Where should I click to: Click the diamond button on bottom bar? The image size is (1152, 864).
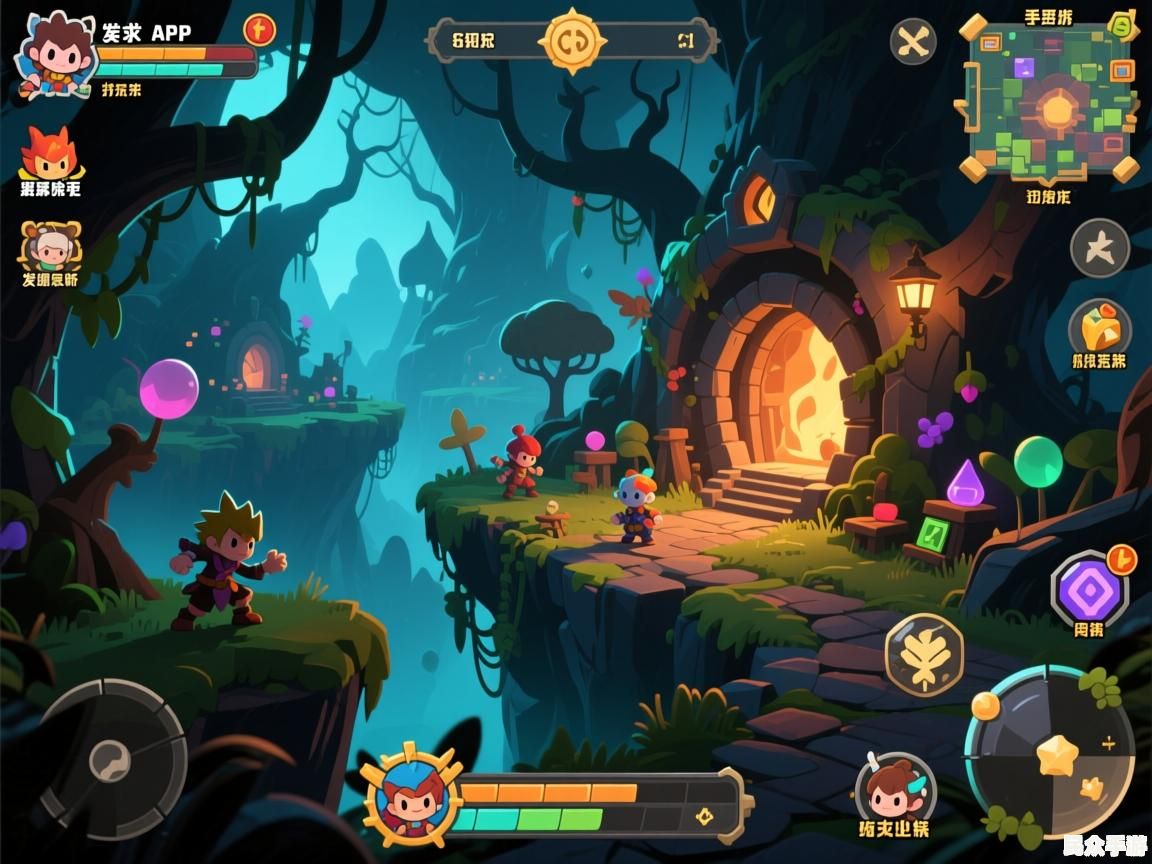(705, 815)
